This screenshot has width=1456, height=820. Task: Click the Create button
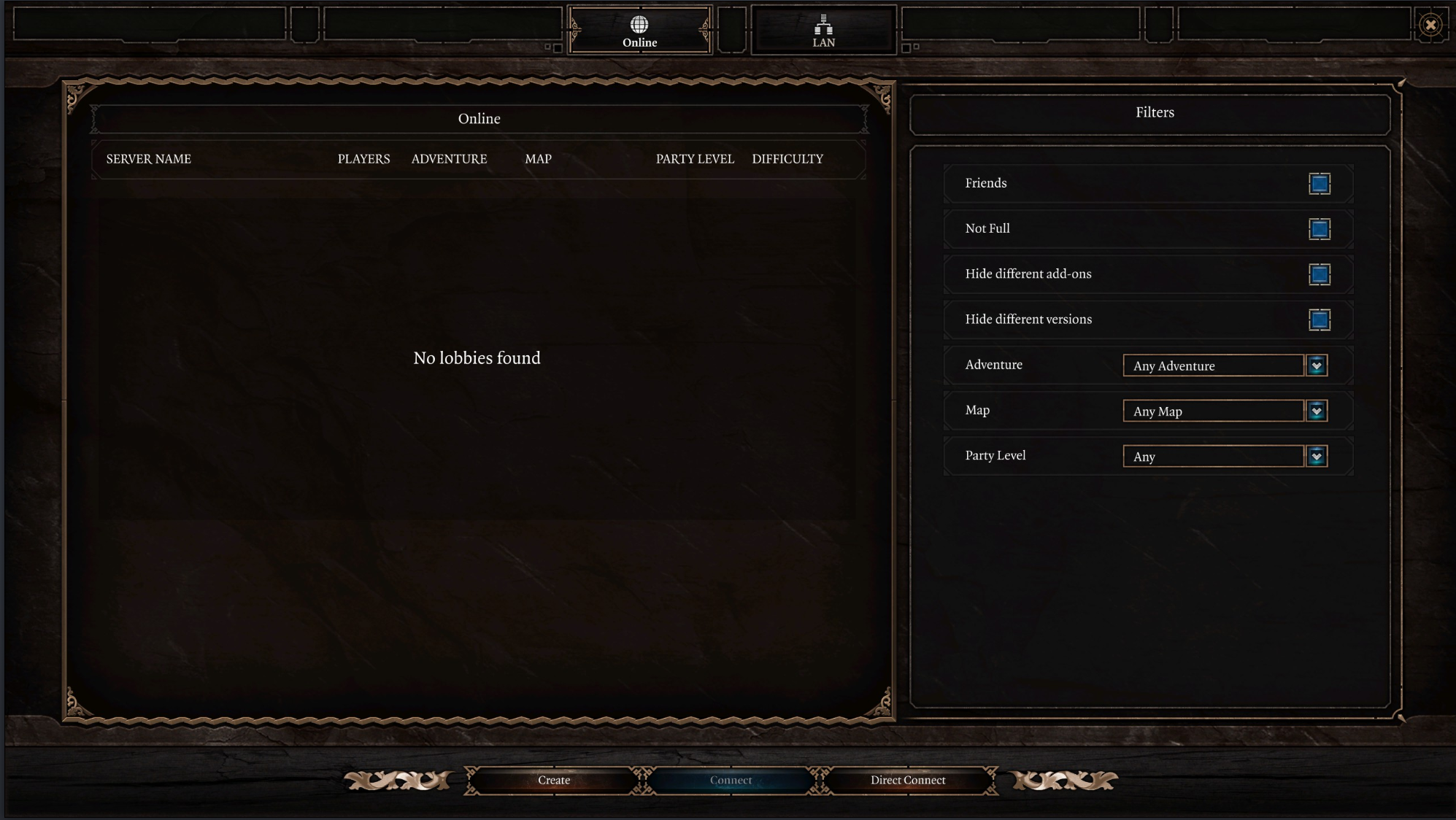coord(553,780)
